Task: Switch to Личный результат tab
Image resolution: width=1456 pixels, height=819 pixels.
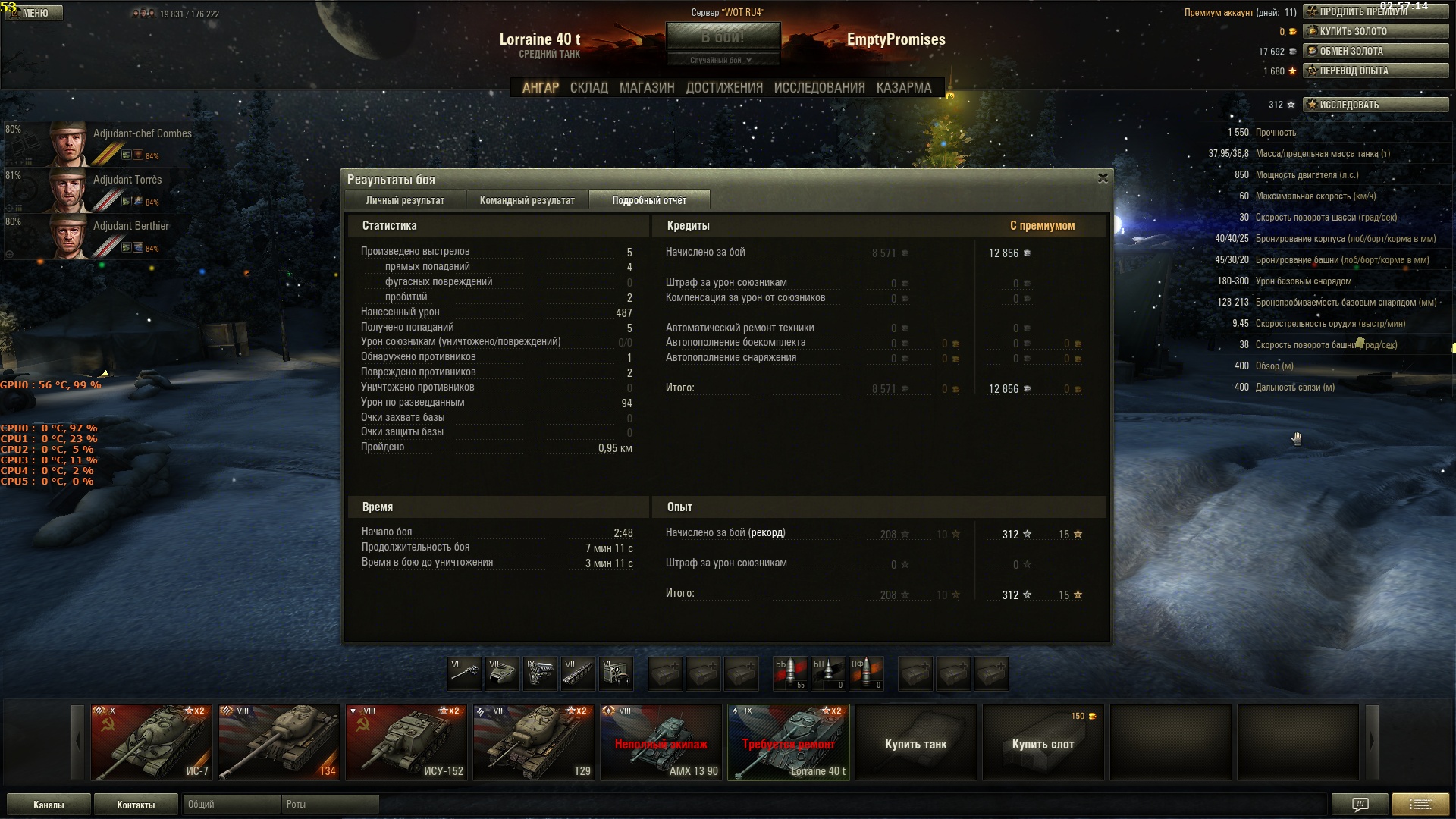Action: pos(405,200)
